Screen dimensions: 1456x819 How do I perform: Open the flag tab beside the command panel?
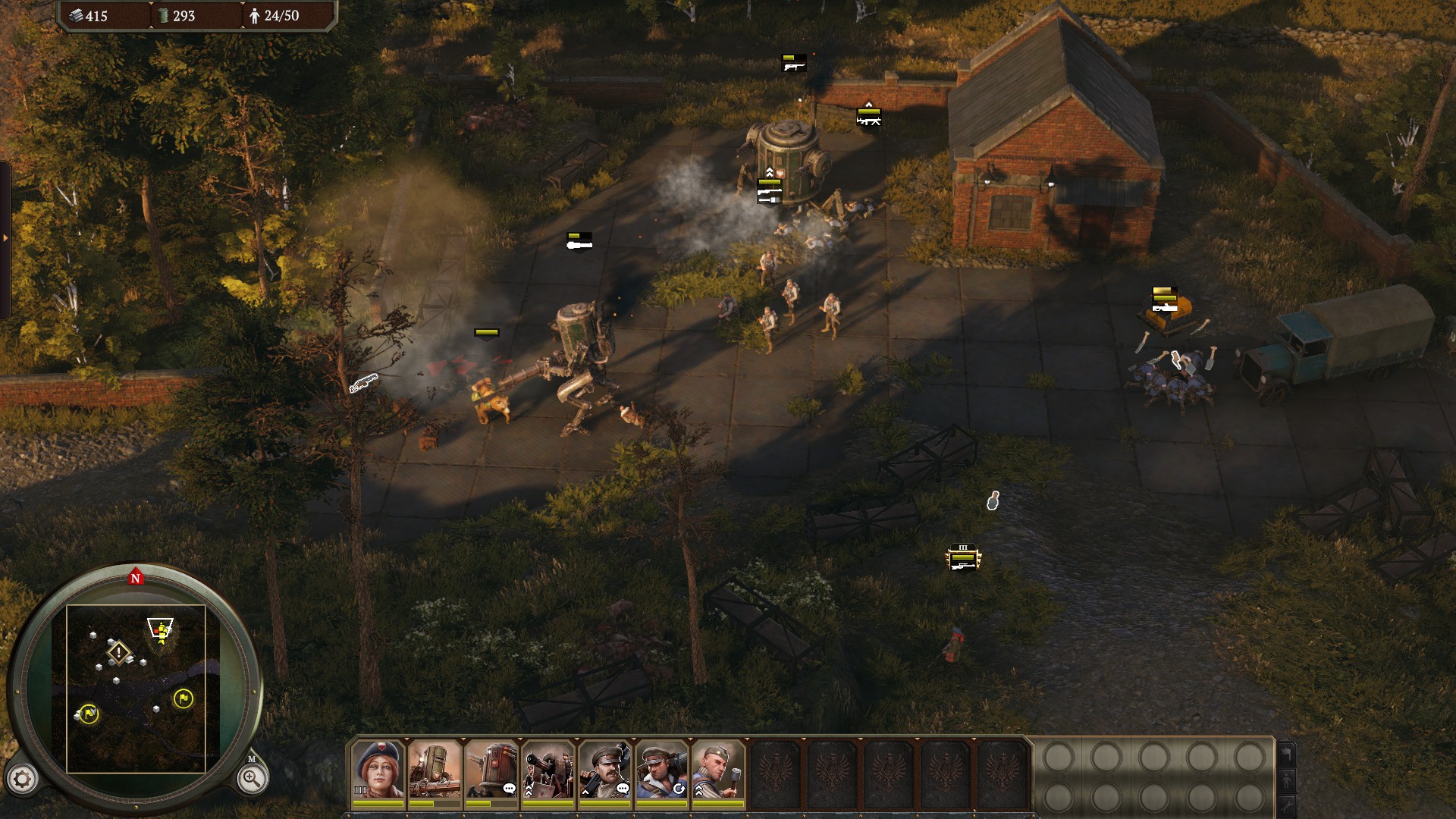coord(1287,754)
